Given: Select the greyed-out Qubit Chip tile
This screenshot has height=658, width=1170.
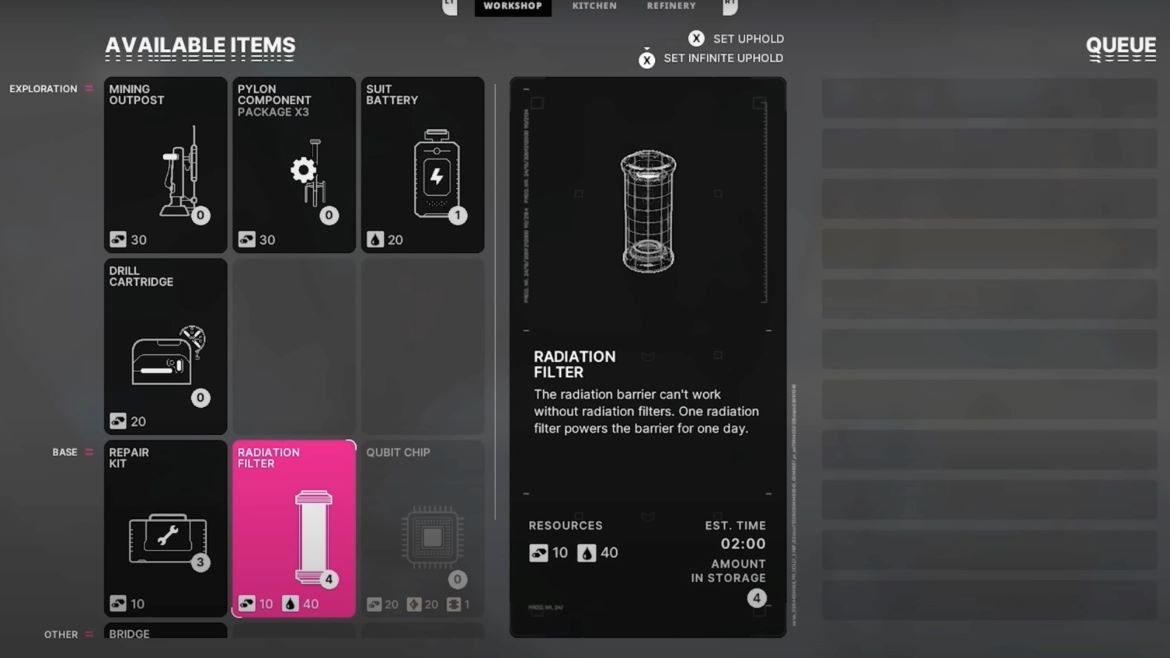Looking at the screenshot, I should (x=422, y=528).
